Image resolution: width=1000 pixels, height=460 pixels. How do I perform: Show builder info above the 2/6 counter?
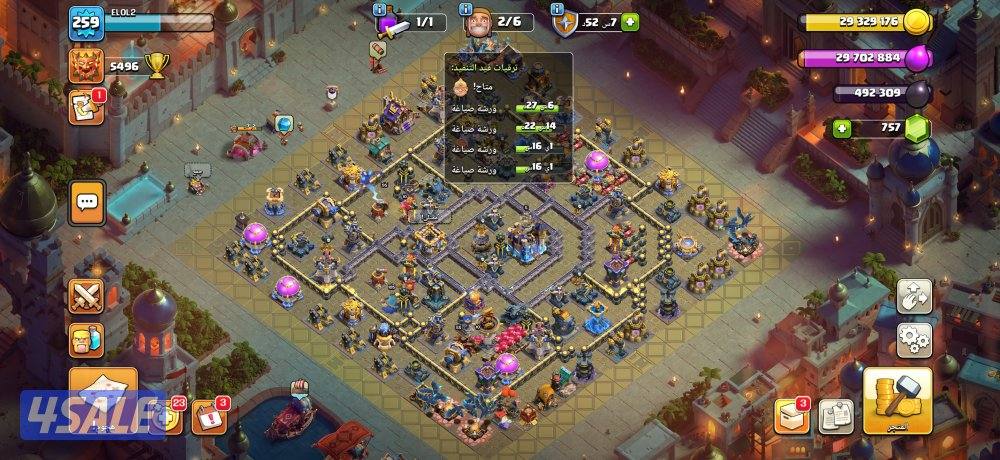[467, 9]
